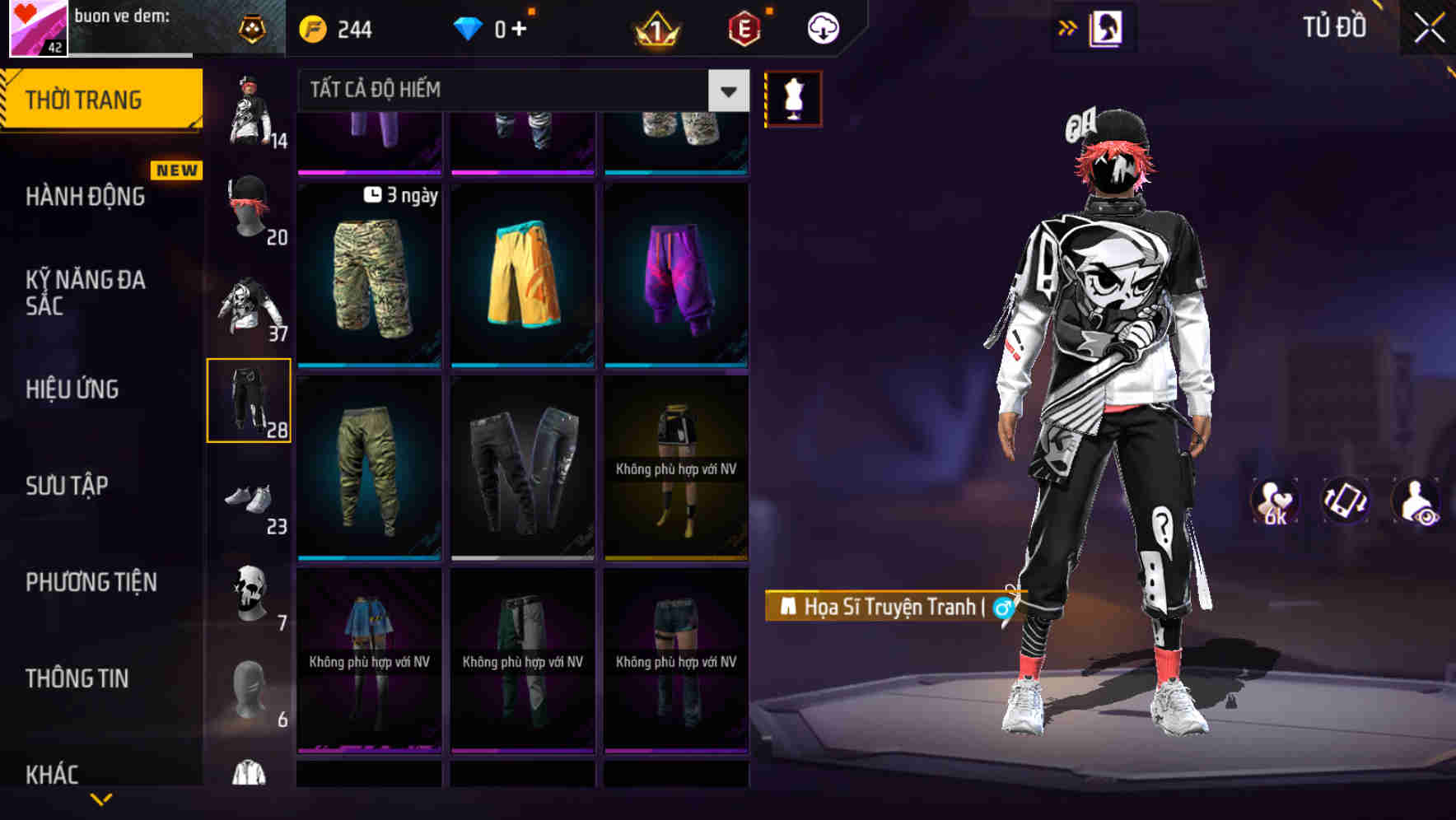Click the rotate character phone icon
1456x820 pixels.
[x=1347, y=502]
